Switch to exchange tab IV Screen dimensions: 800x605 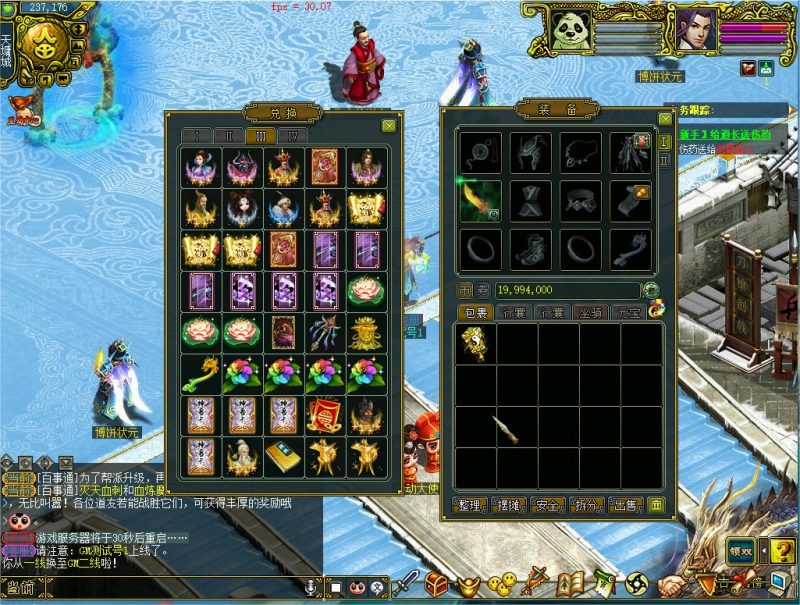[293, 136]
